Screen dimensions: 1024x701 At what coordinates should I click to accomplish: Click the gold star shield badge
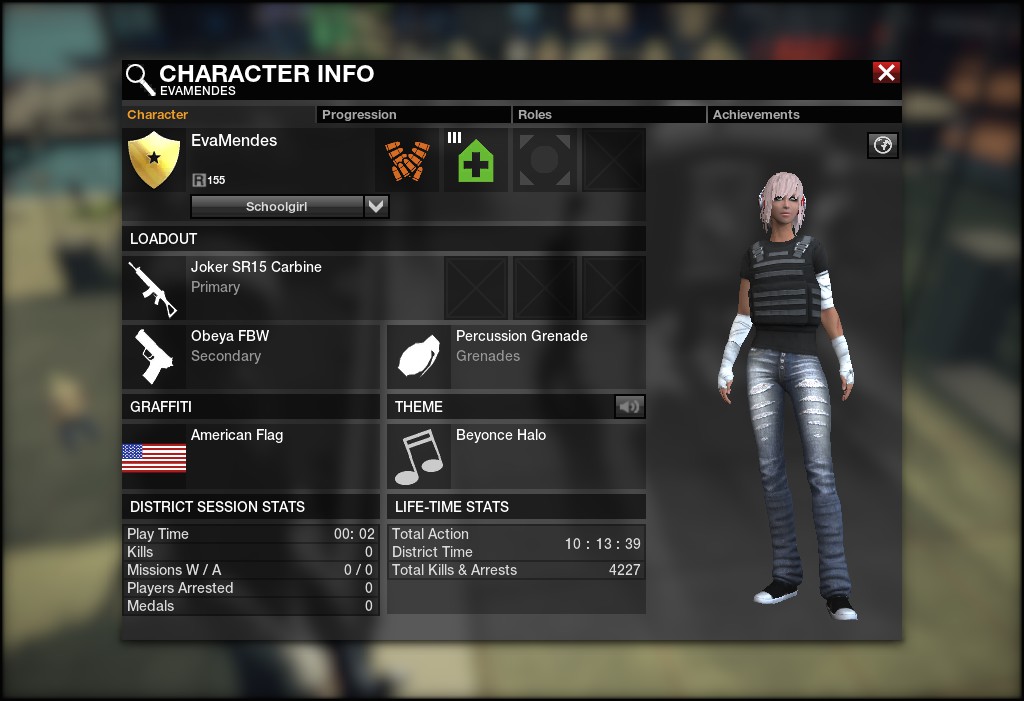tap(154, 160)
